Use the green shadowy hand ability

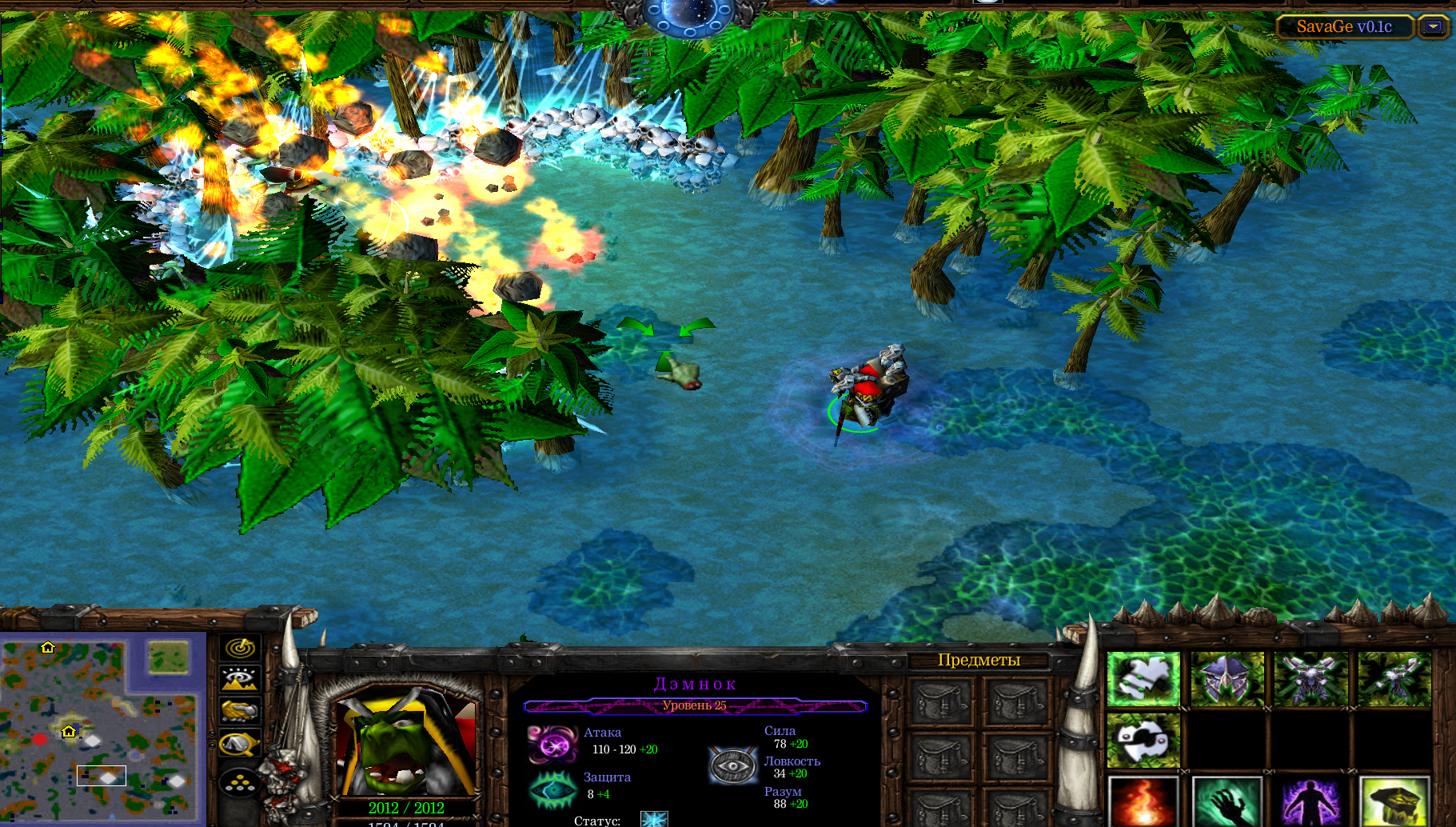coord(1227,802)
